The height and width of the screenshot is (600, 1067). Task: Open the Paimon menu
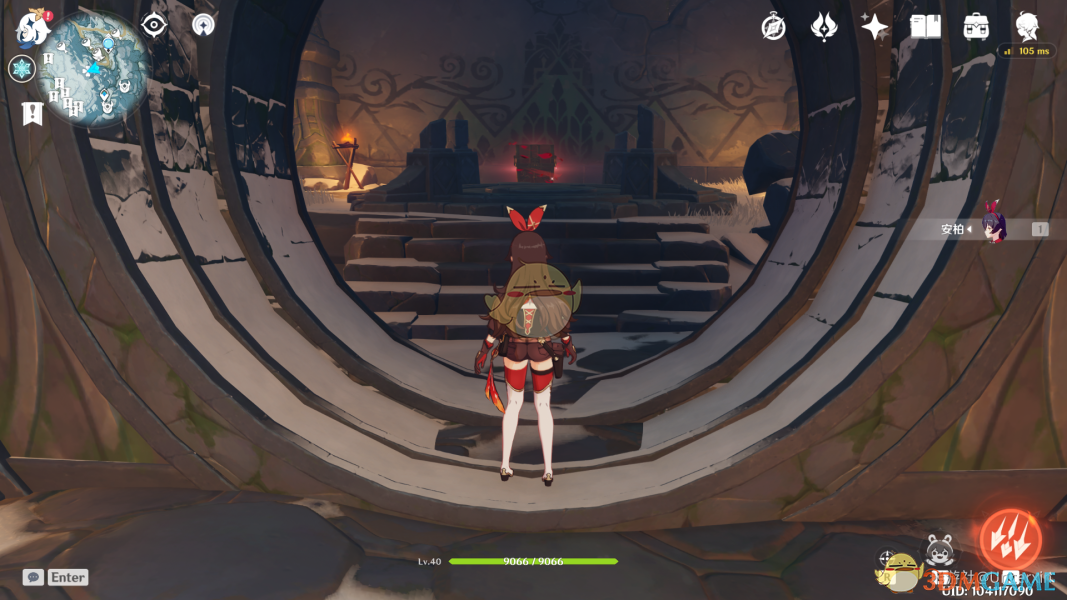pos(32,28)
